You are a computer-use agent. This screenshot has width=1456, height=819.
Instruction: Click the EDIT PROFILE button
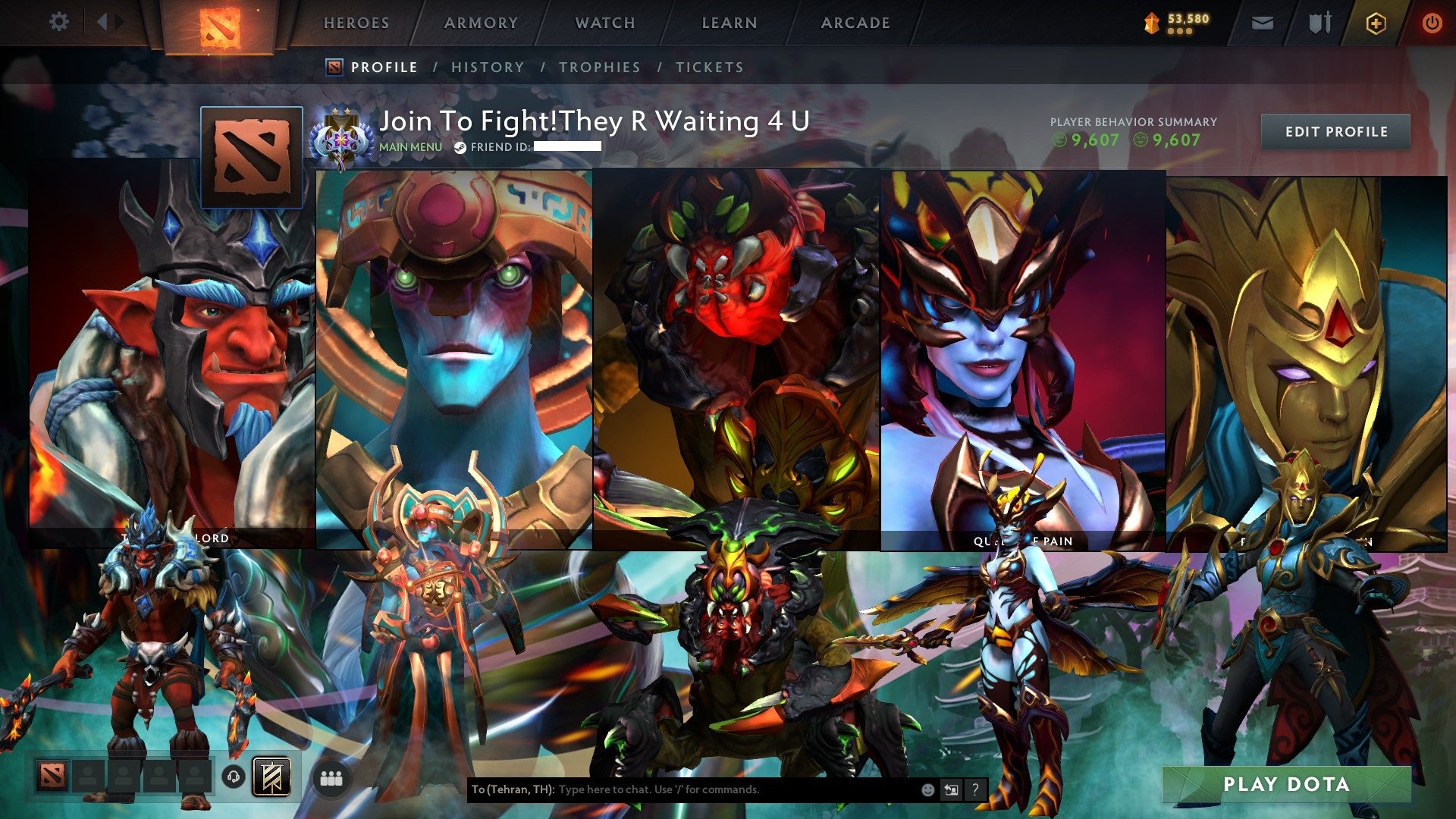point(1336,131)
